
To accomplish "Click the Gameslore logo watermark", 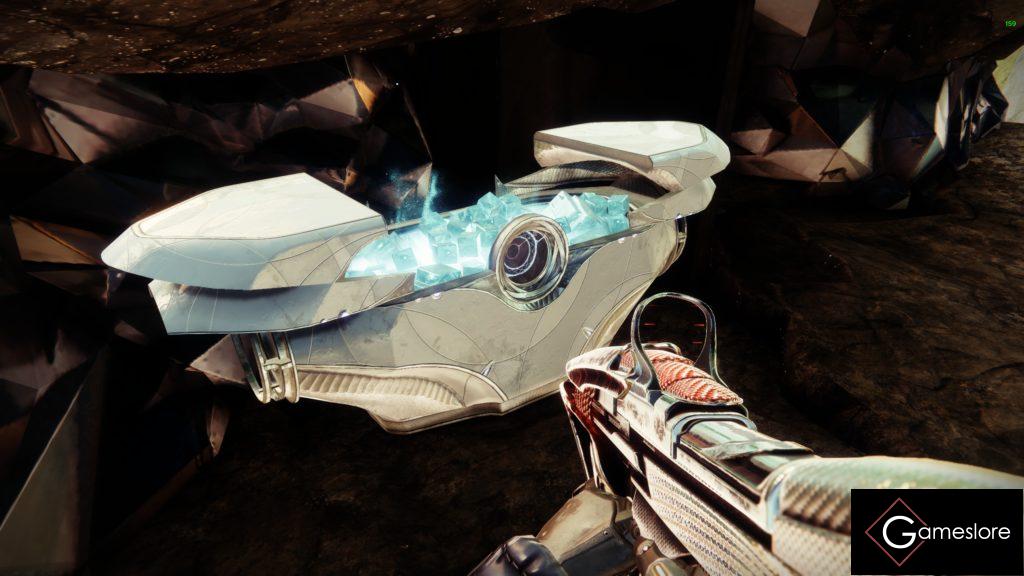I will click(936, 532).
